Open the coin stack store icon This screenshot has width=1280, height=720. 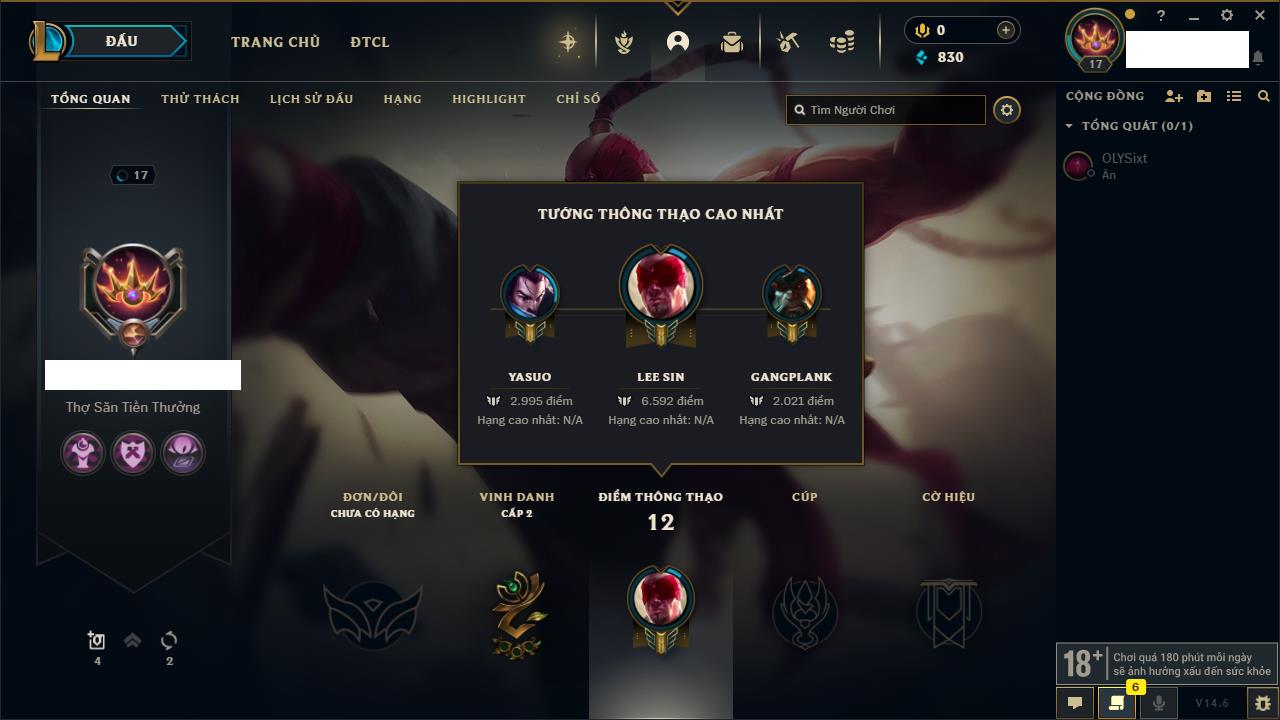pyautogui.click(x=842, y=42)
